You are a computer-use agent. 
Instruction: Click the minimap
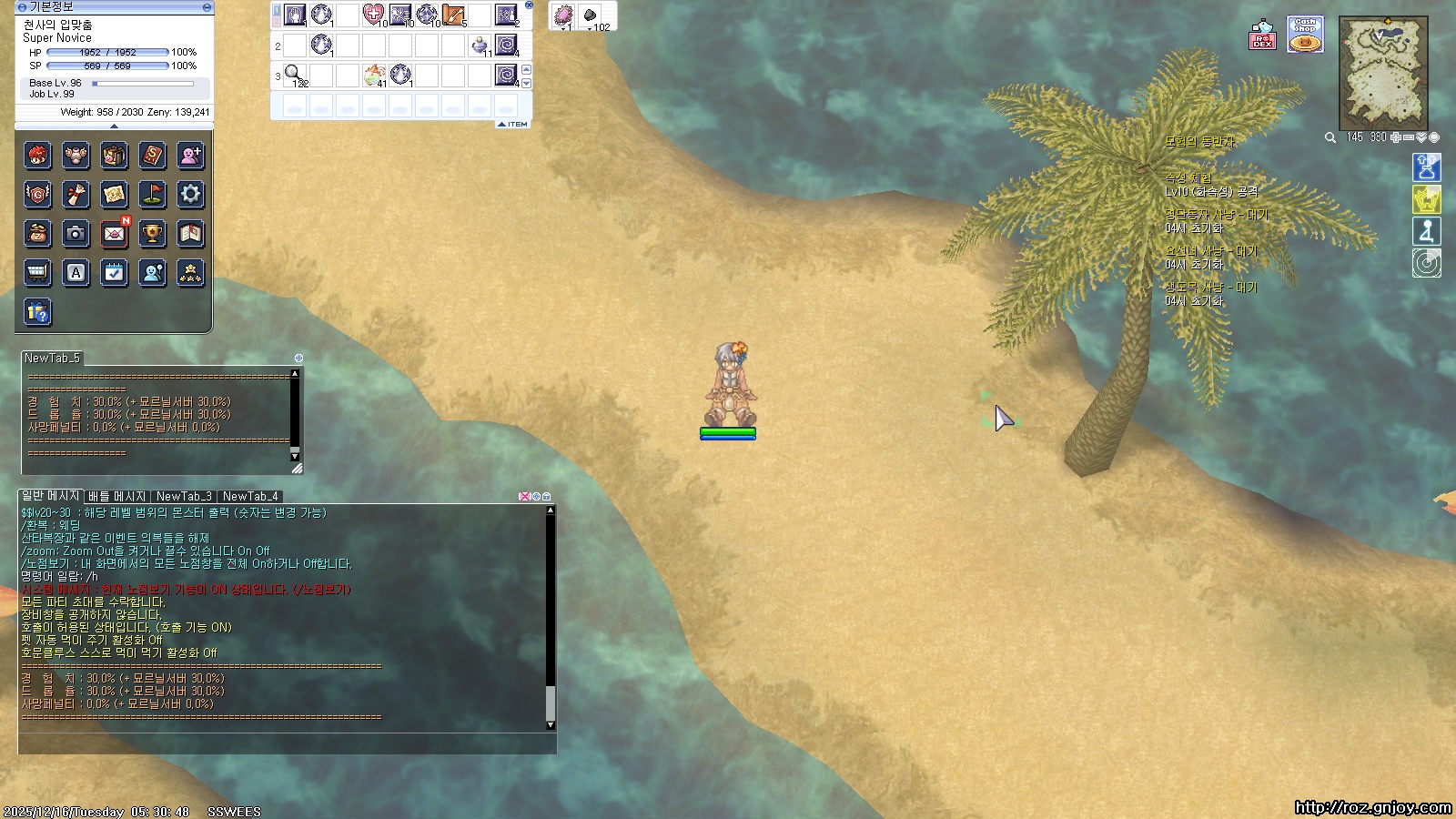pos(1382,73)
